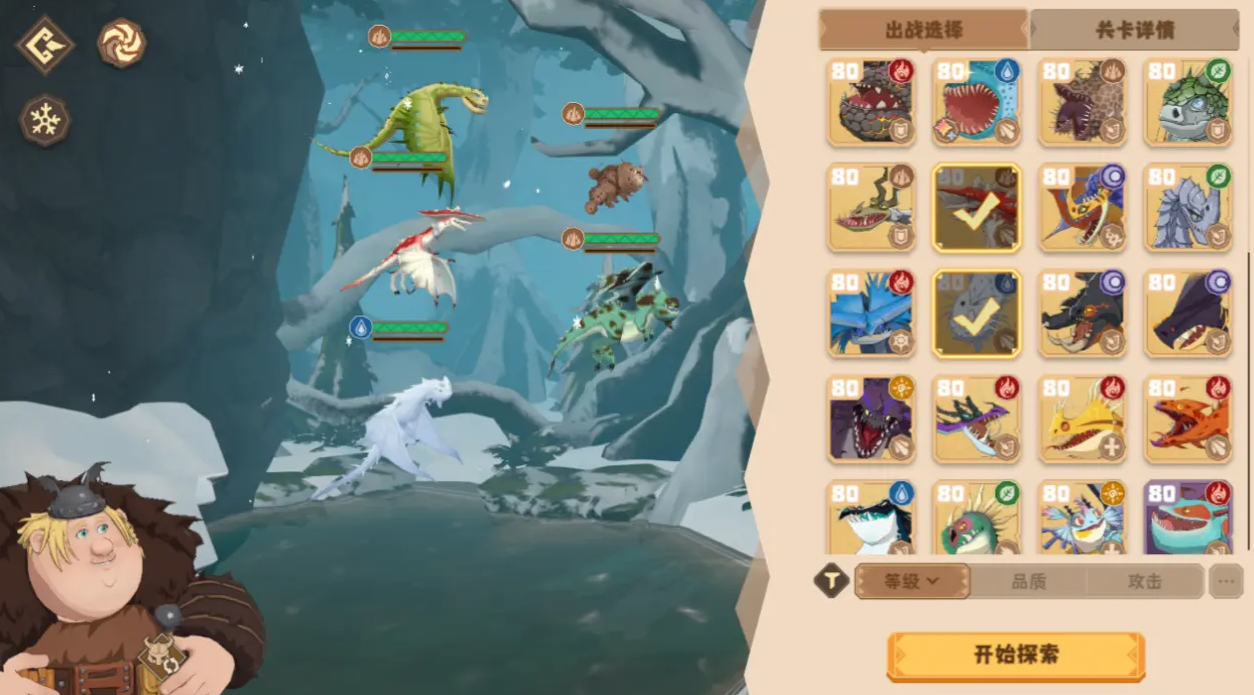Open the three-dot more options button

click(x=1226, y=581)
